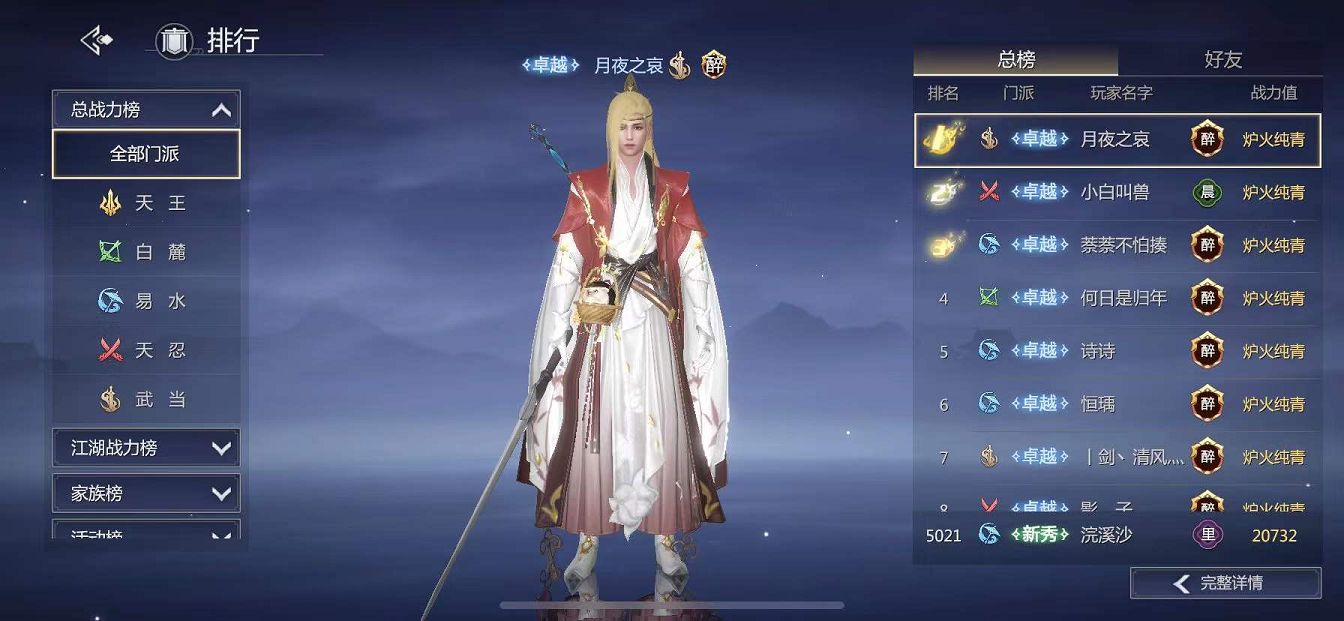Show the 天忍 sect ranking
The height and width of the screenshot is (621, 1344).
146,350
